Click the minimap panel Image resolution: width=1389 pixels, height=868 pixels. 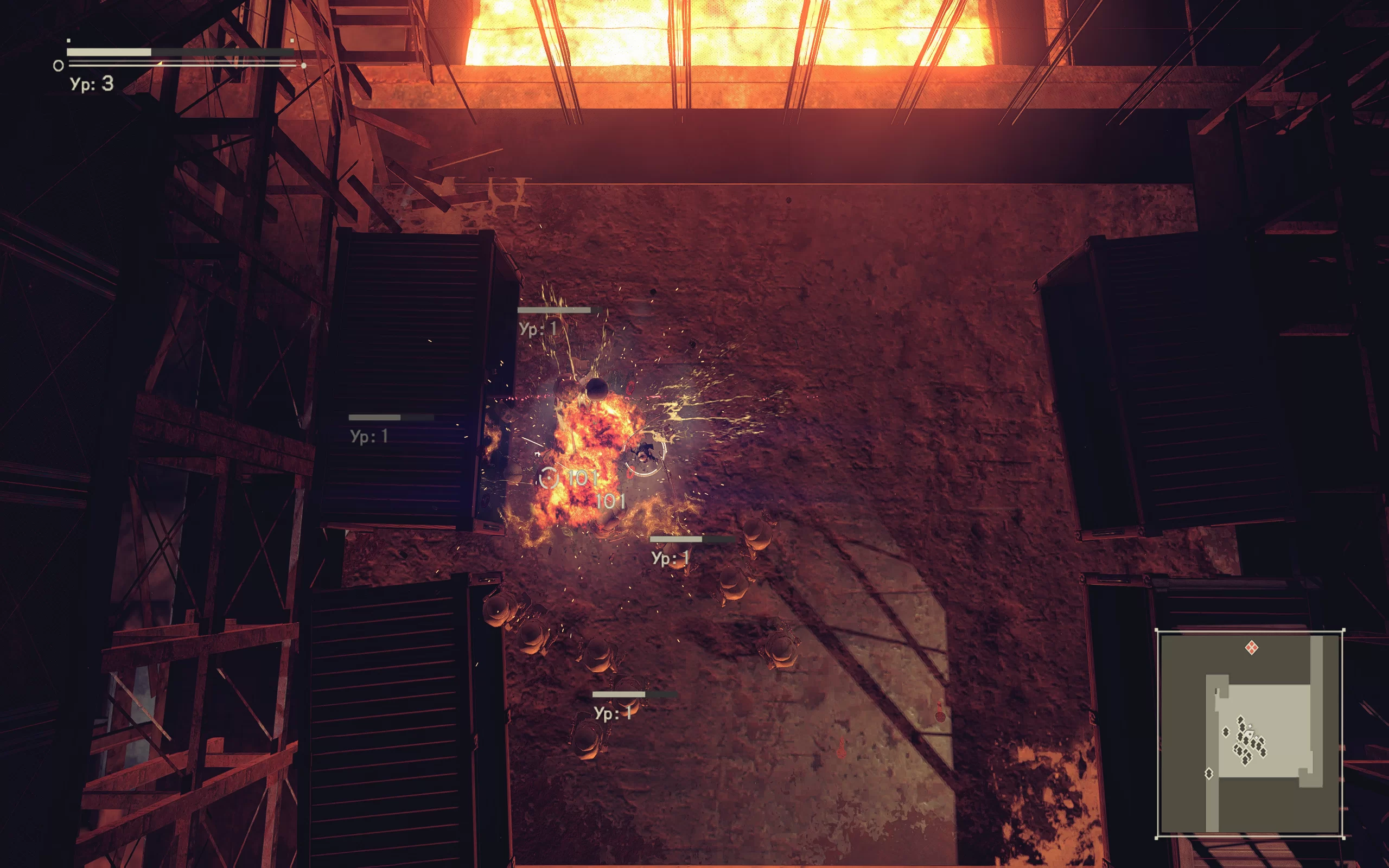[1250, 733]
